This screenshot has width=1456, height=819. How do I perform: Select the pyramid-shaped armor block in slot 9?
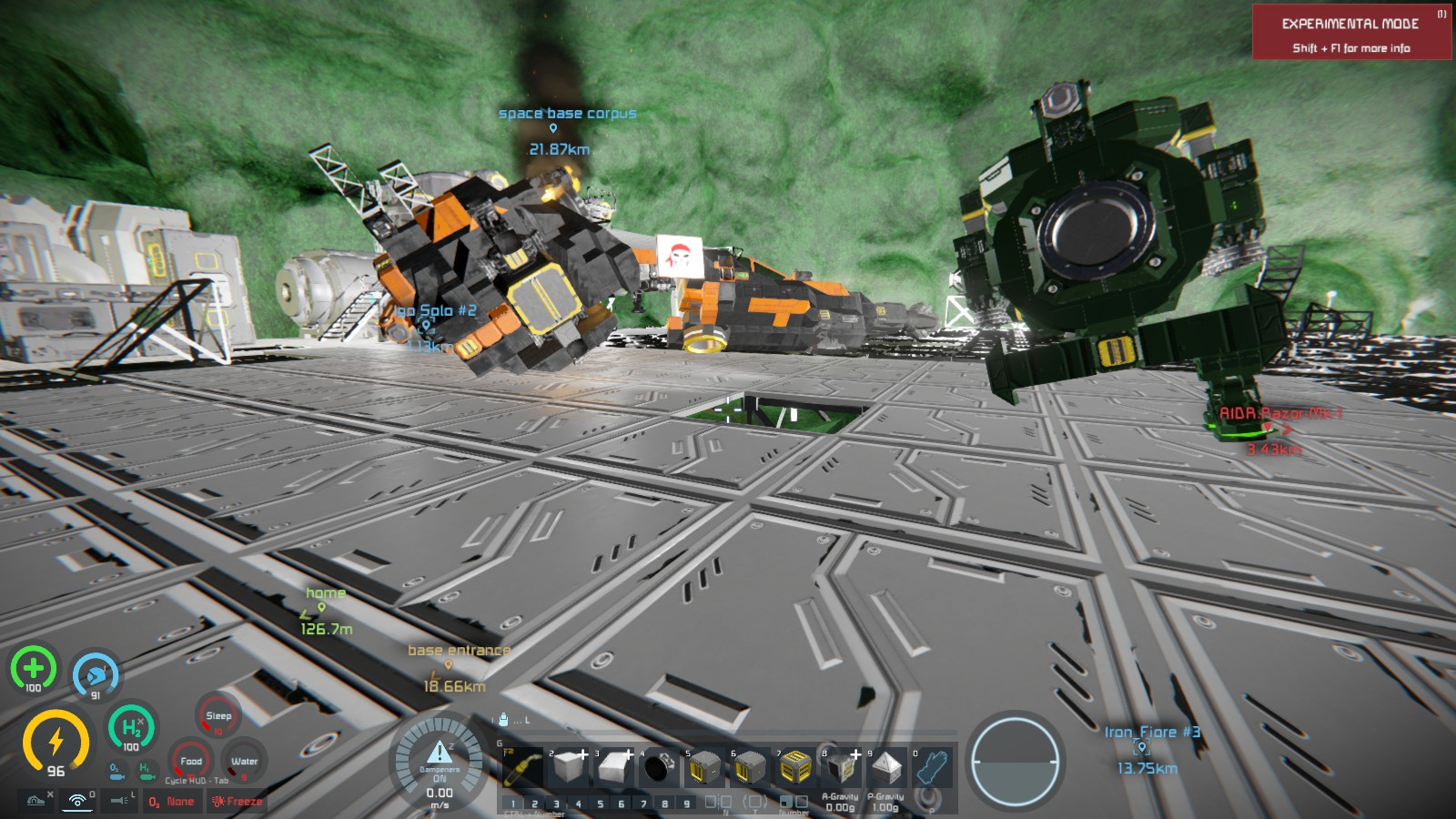click(886, 769)
